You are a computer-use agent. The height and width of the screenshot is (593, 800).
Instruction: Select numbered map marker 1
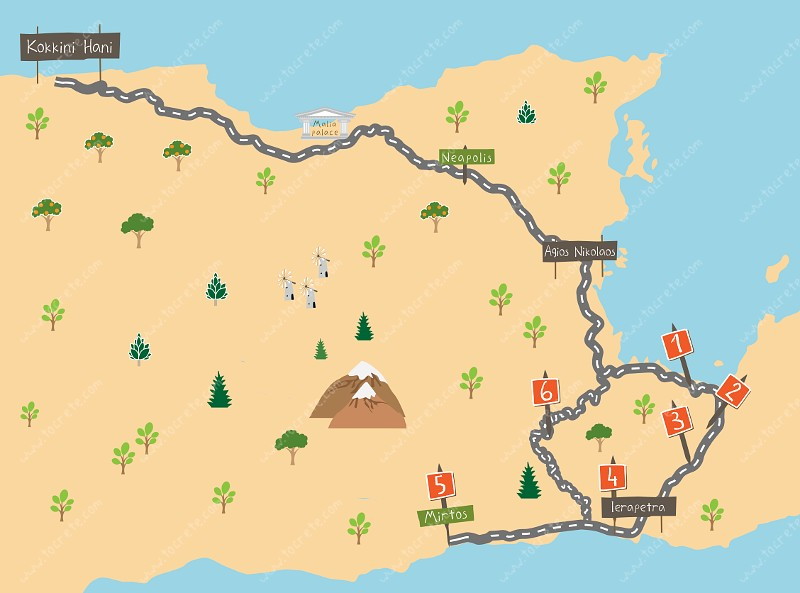[679, 346]
